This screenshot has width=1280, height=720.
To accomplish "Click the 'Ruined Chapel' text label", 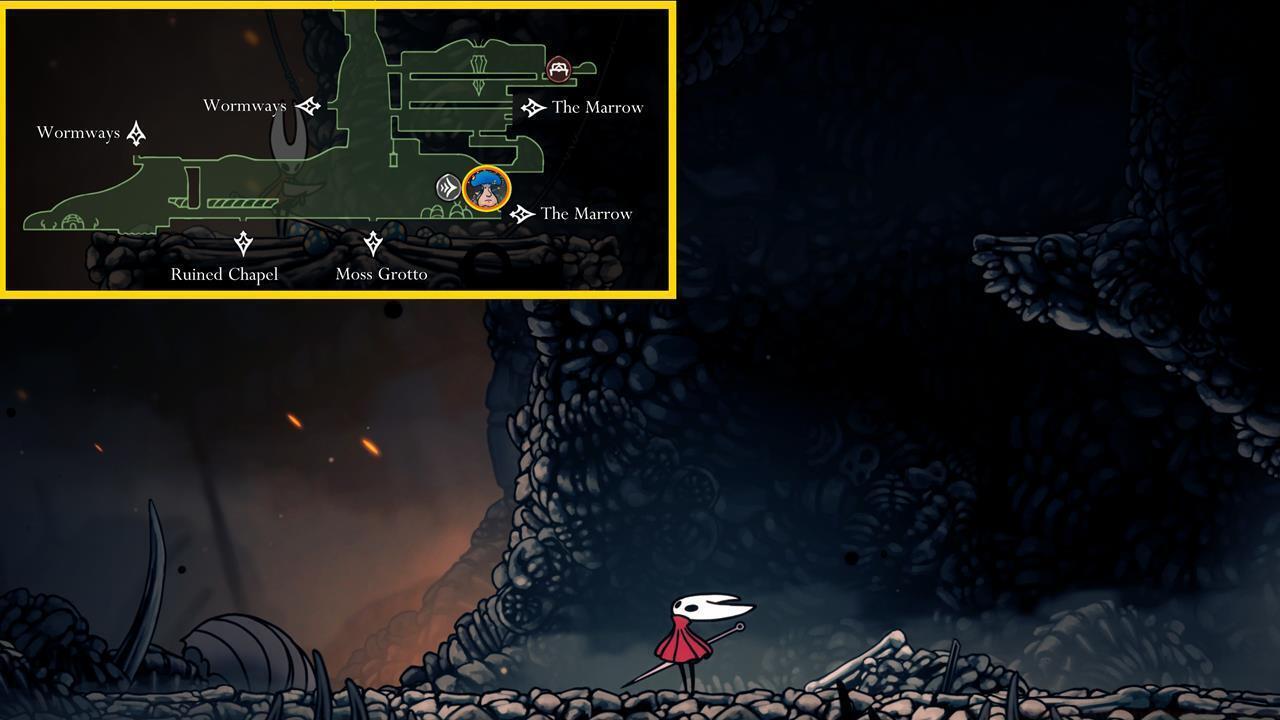I will tap(224, 274).
